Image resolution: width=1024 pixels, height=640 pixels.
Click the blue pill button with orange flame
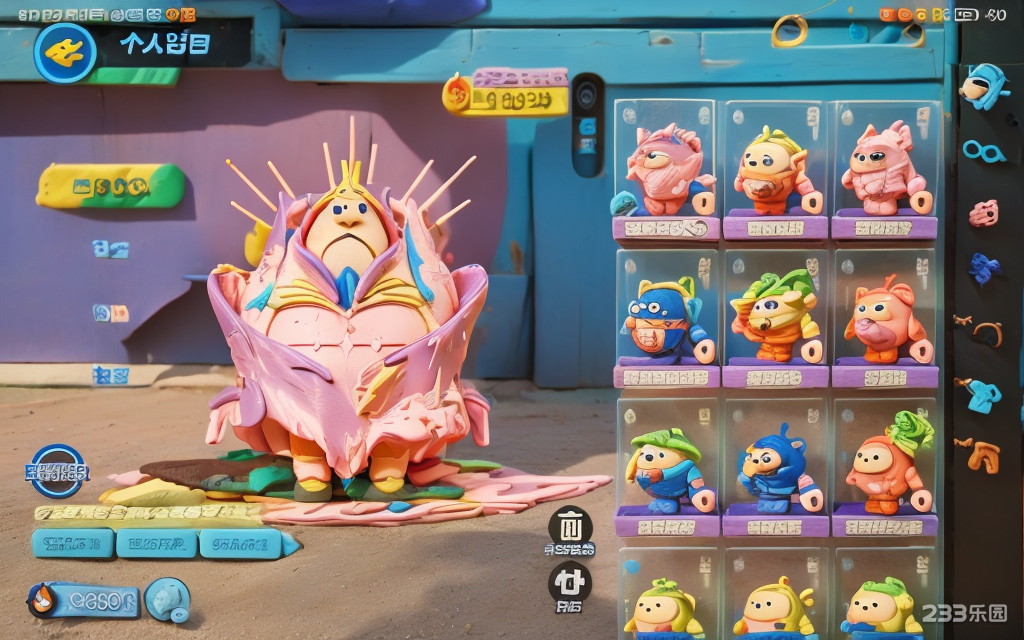click(x=84, y=600)
